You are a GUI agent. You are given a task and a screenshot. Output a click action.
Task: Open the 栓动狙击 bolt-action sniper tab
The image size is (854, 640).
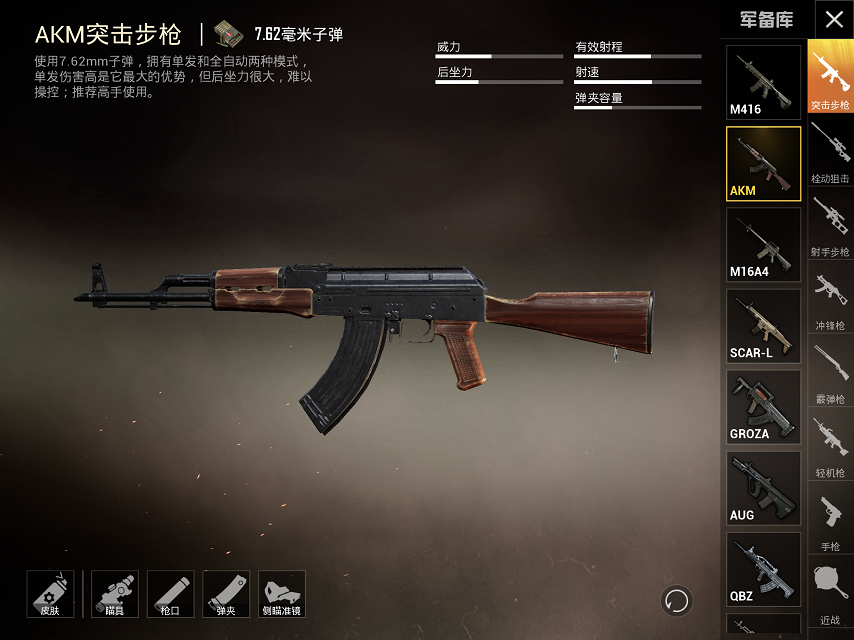830,152
